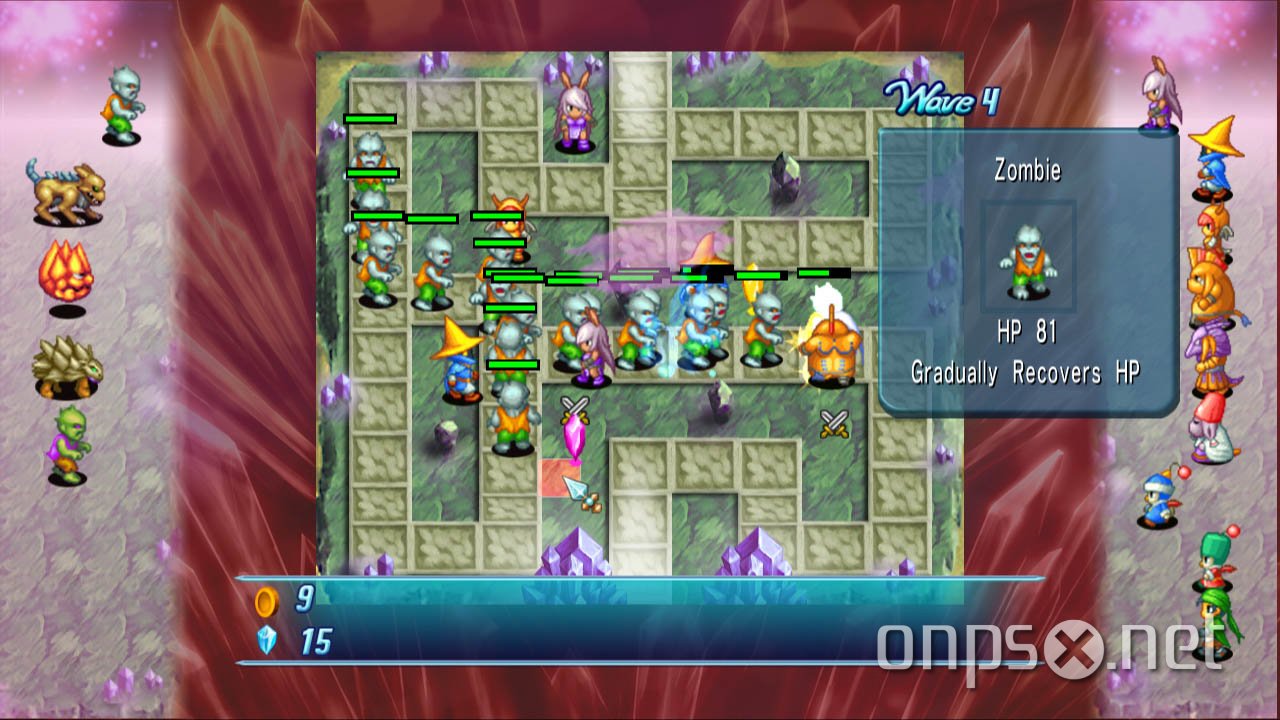Select the spiny-backed beast enemy icon
This screenshot has width=1280, height=720.
[x=66, y=192]
